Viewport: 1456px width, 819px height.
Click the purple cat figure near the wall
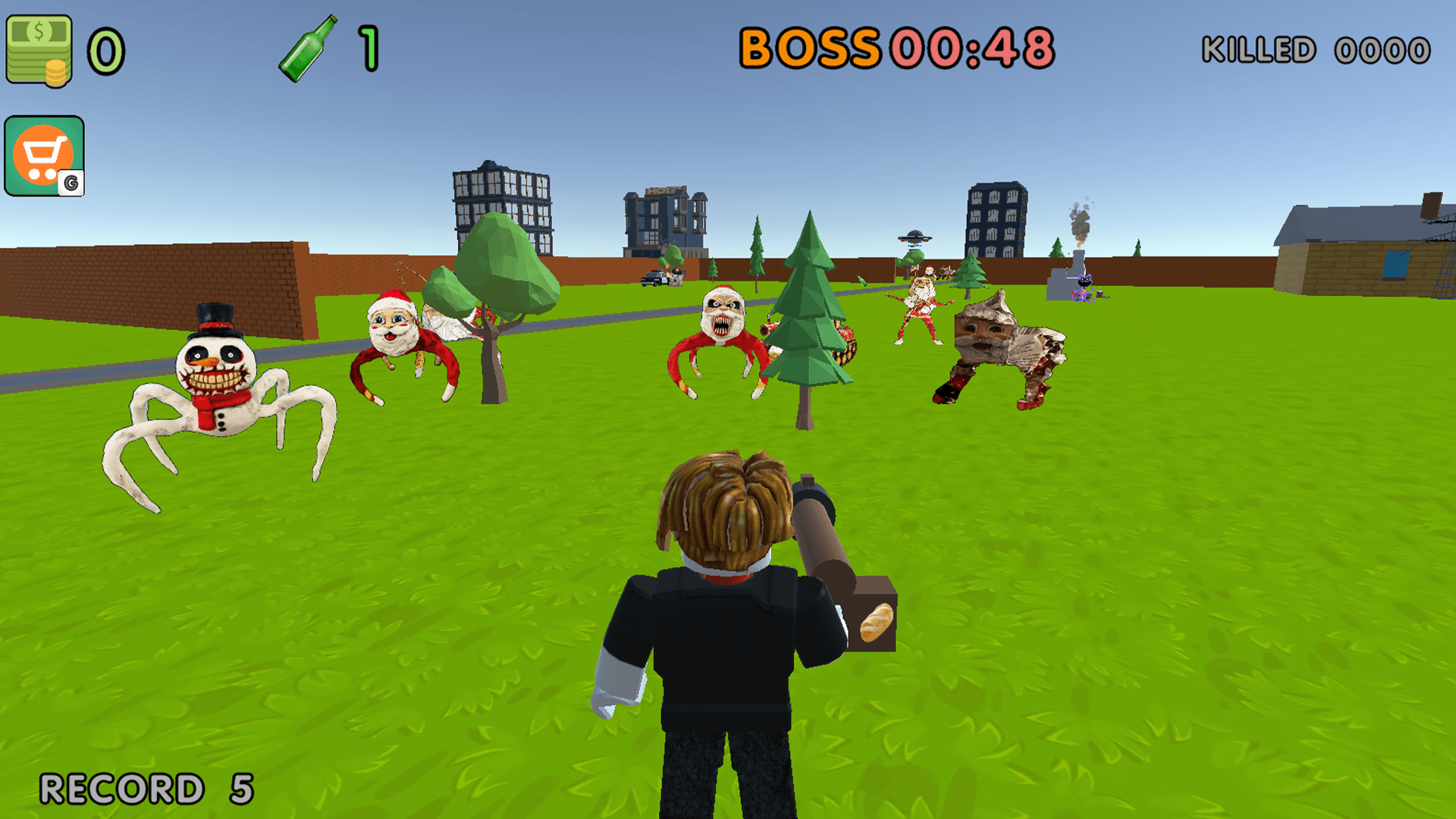(x=1085, y=288)
